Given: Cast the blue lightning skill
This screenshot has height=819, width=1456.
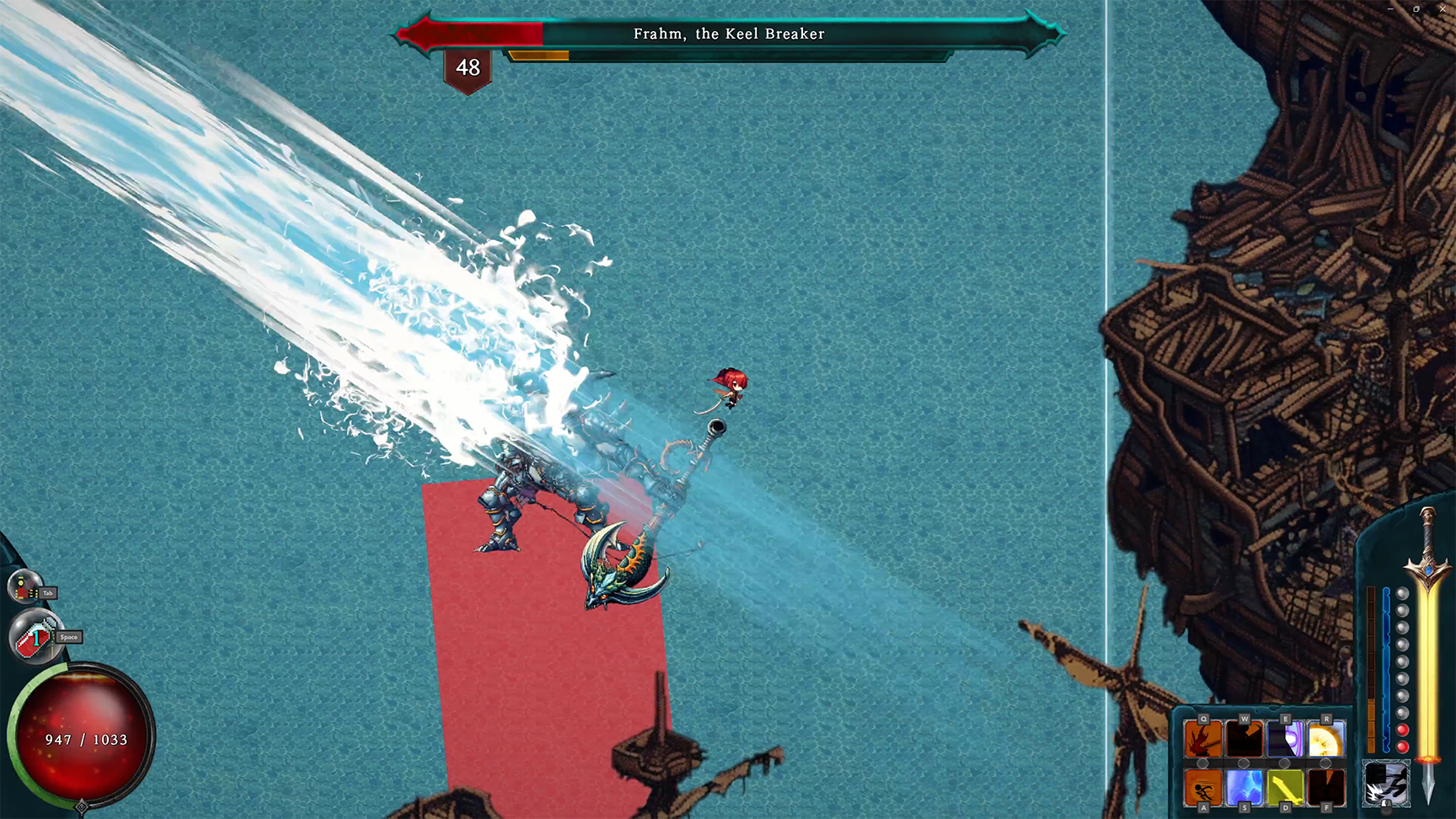Looking at the screenshot, I should pos(1244,789).
